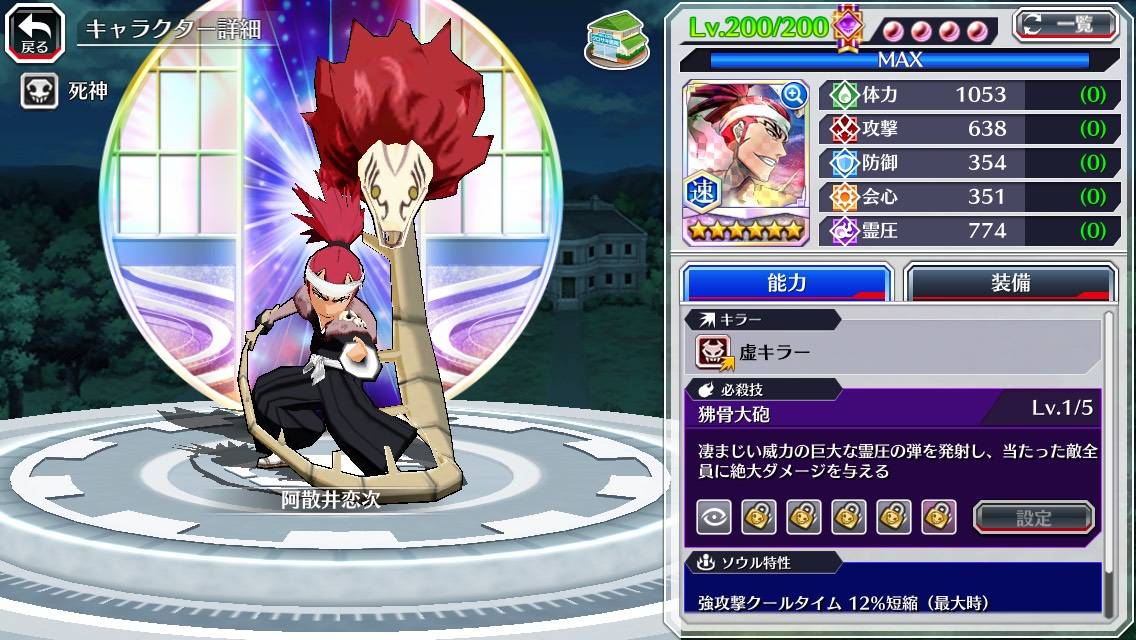Image resolution: width=1136 pixels, height=640 pixels.
Task: Enlarge the Renji character portrait
Action: click(x=794, y=95)
